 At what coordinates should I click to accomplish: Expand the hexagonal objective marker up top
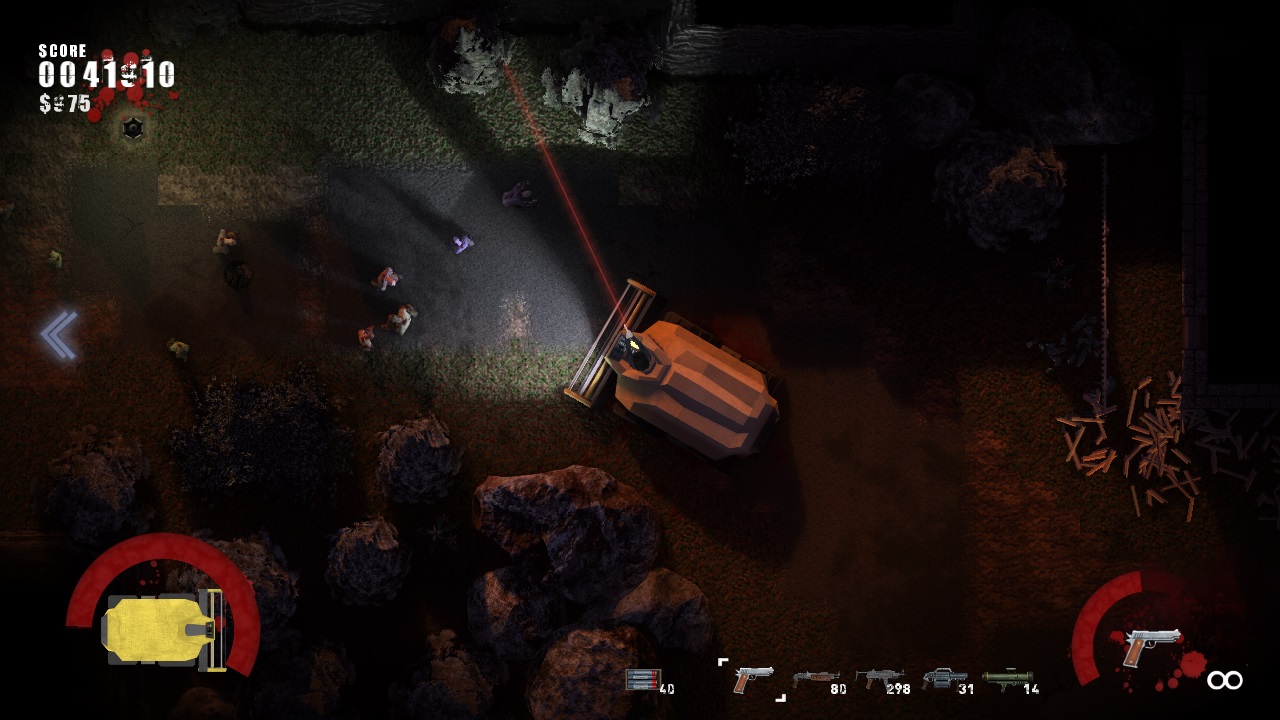tap(131, 128)
